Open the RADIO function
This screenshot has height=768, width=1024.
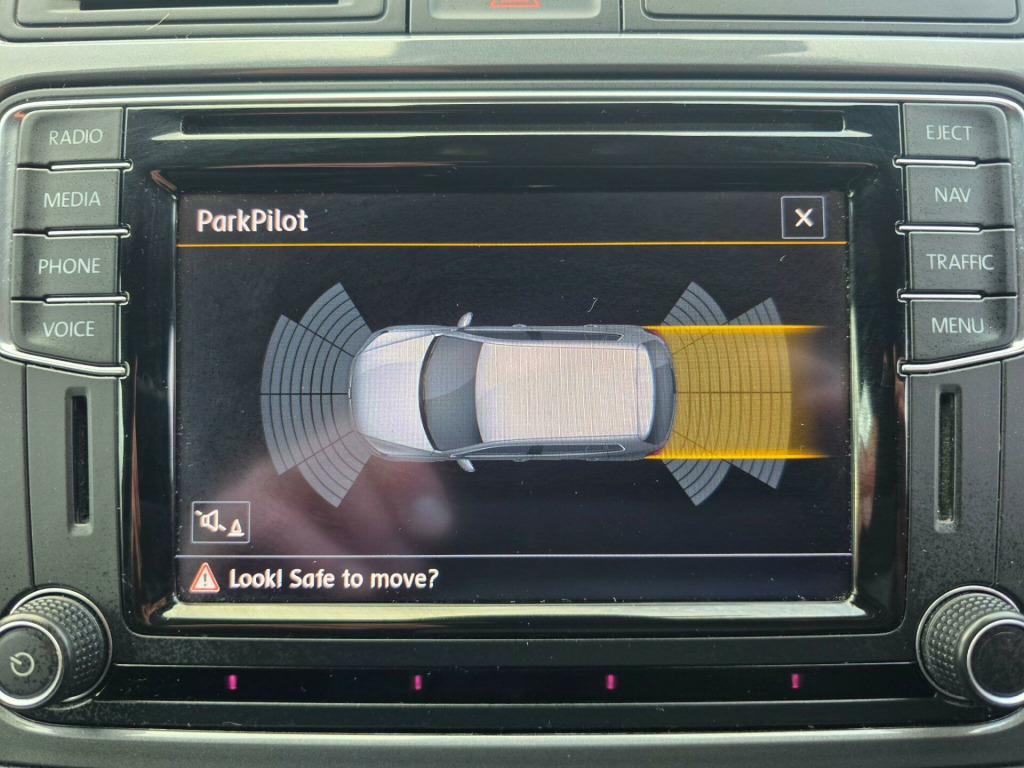point(73,137)
